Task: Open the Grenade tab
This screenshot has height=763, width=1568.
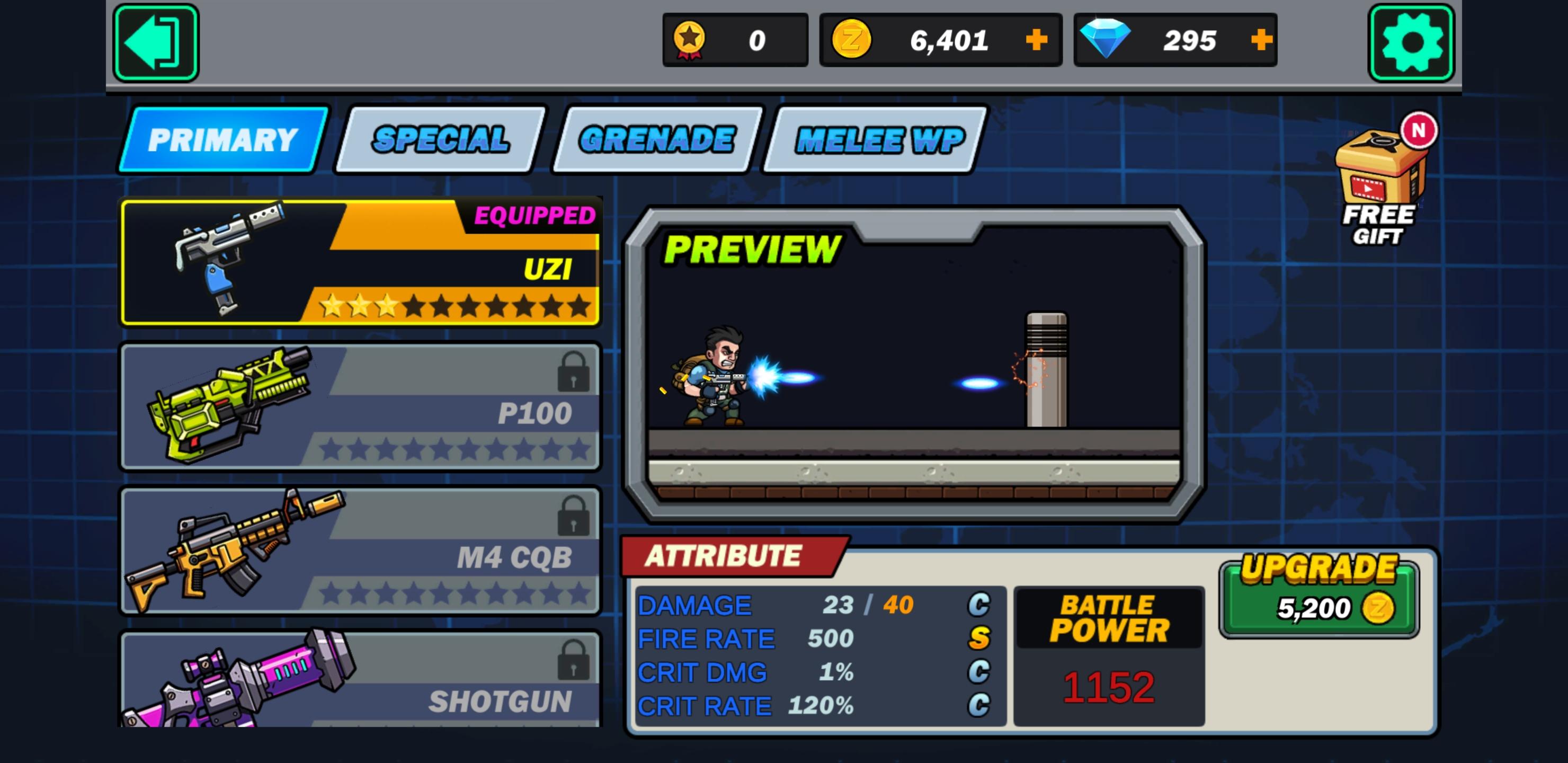Action: 657,140
